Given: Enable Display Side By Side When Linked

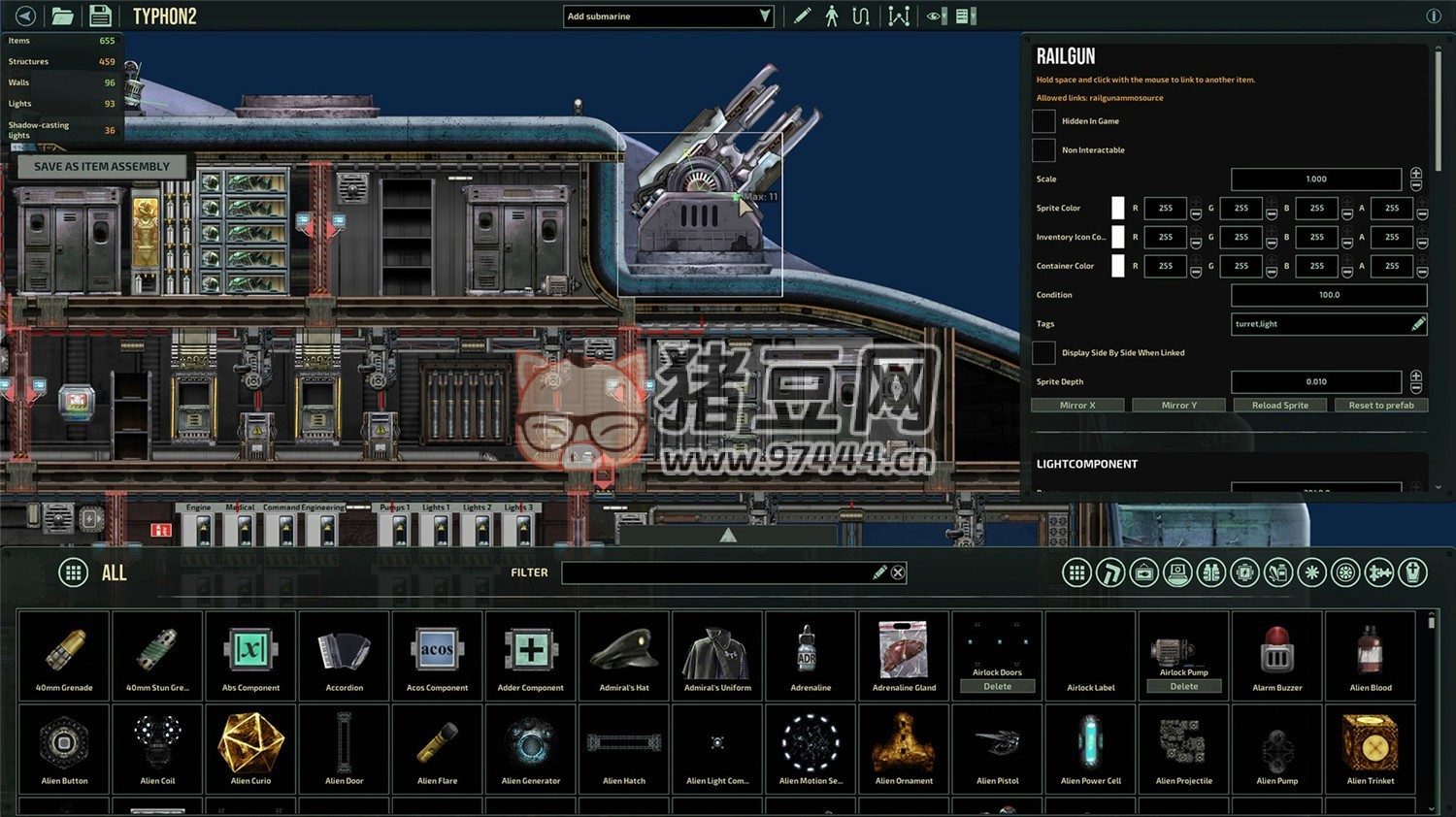Looking at the screenshot, I should coord(1043,353).
